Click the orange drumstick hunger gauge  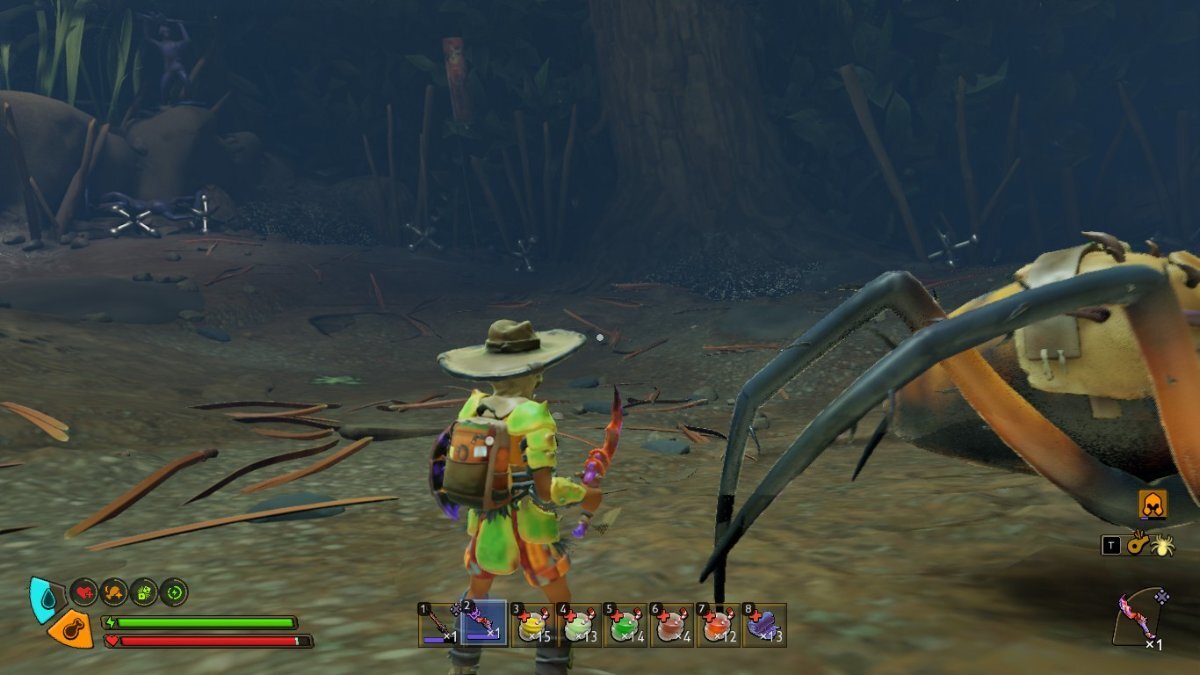[70, 629]
